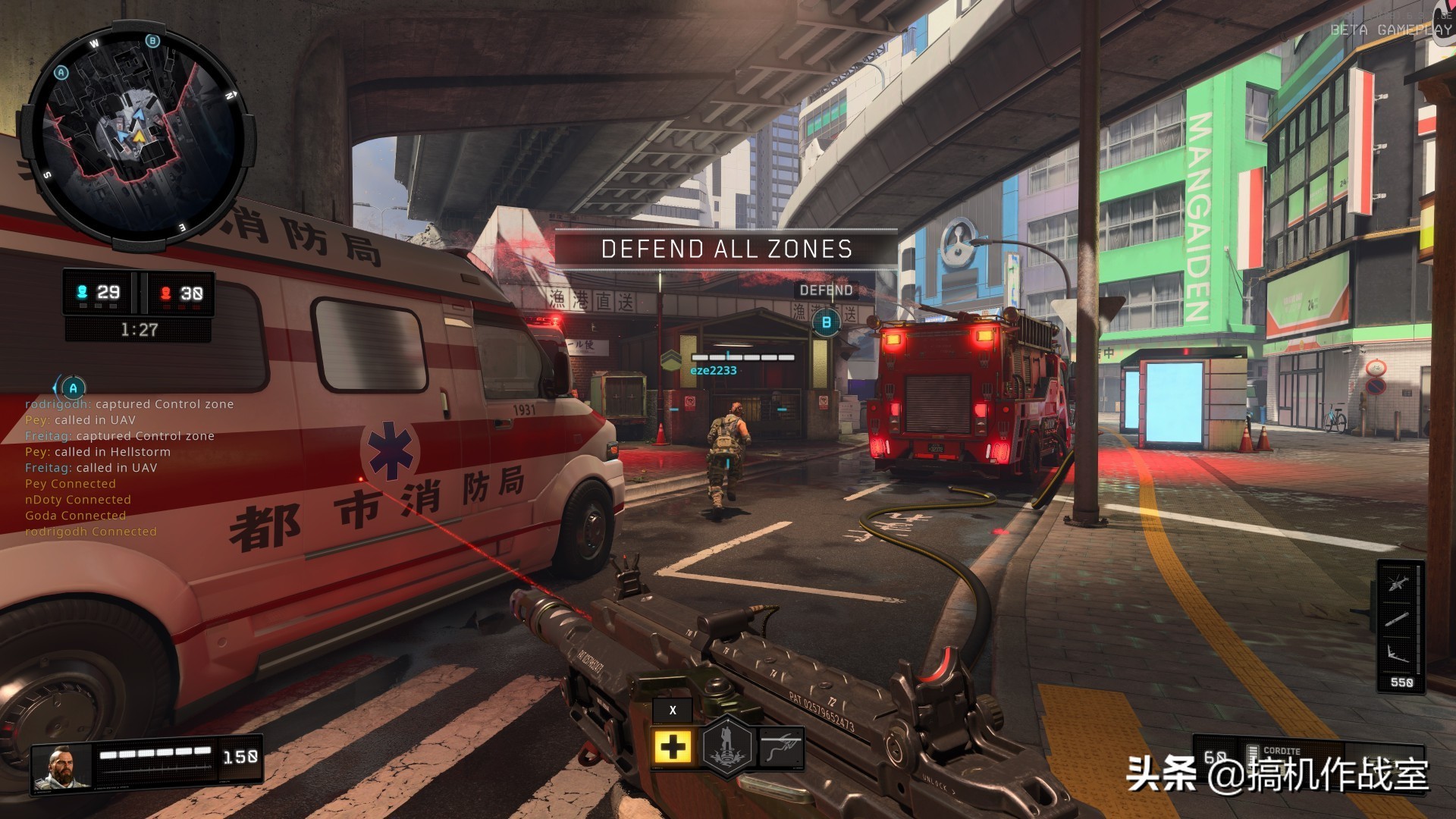Pick the winged aircraft scorestreak icon

(1397, 654)
